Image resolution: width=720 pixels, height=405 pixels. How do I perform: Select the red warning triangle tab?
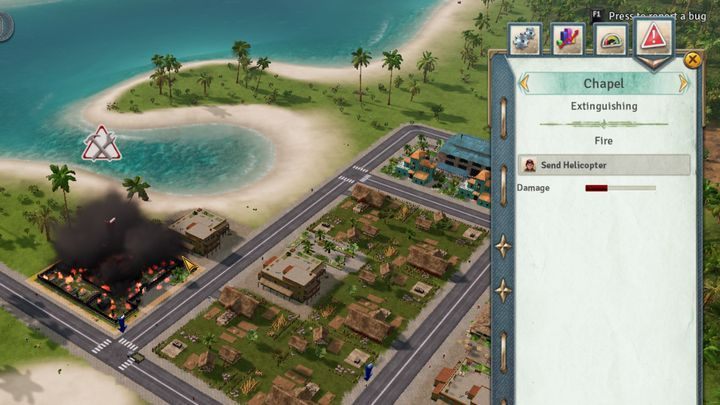[653, 38]
